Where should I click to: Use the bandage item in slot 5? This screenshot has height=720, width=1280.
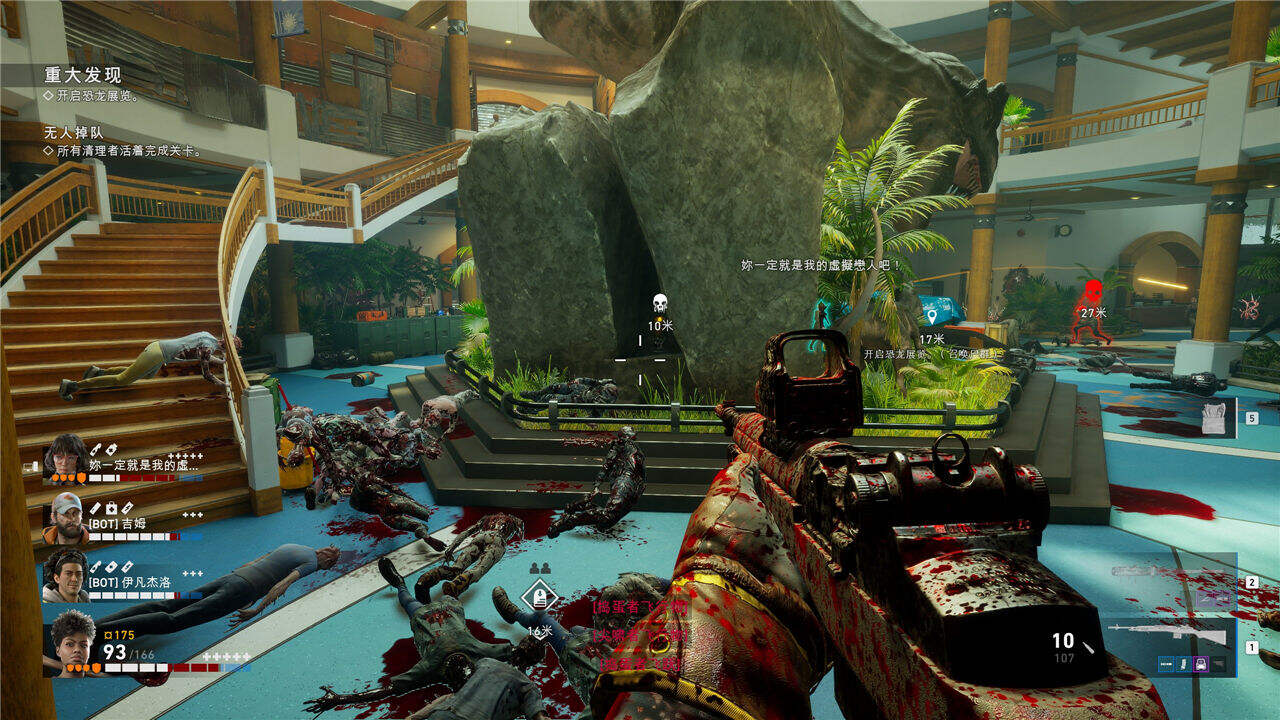[1213, 417]
